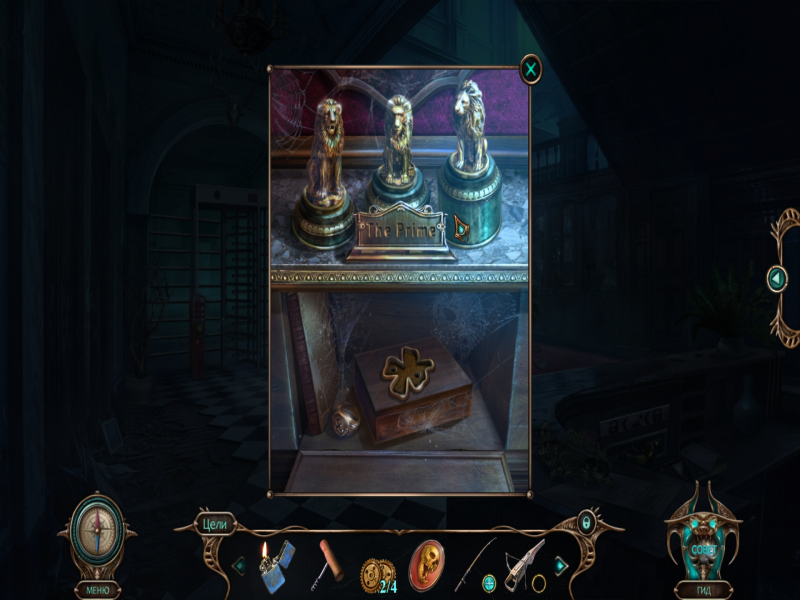Pick the corkscrew from the inventory
Image resolution: width=800 pixels, height=600 pixels.
pyautogui.click(x=330, y=560)
